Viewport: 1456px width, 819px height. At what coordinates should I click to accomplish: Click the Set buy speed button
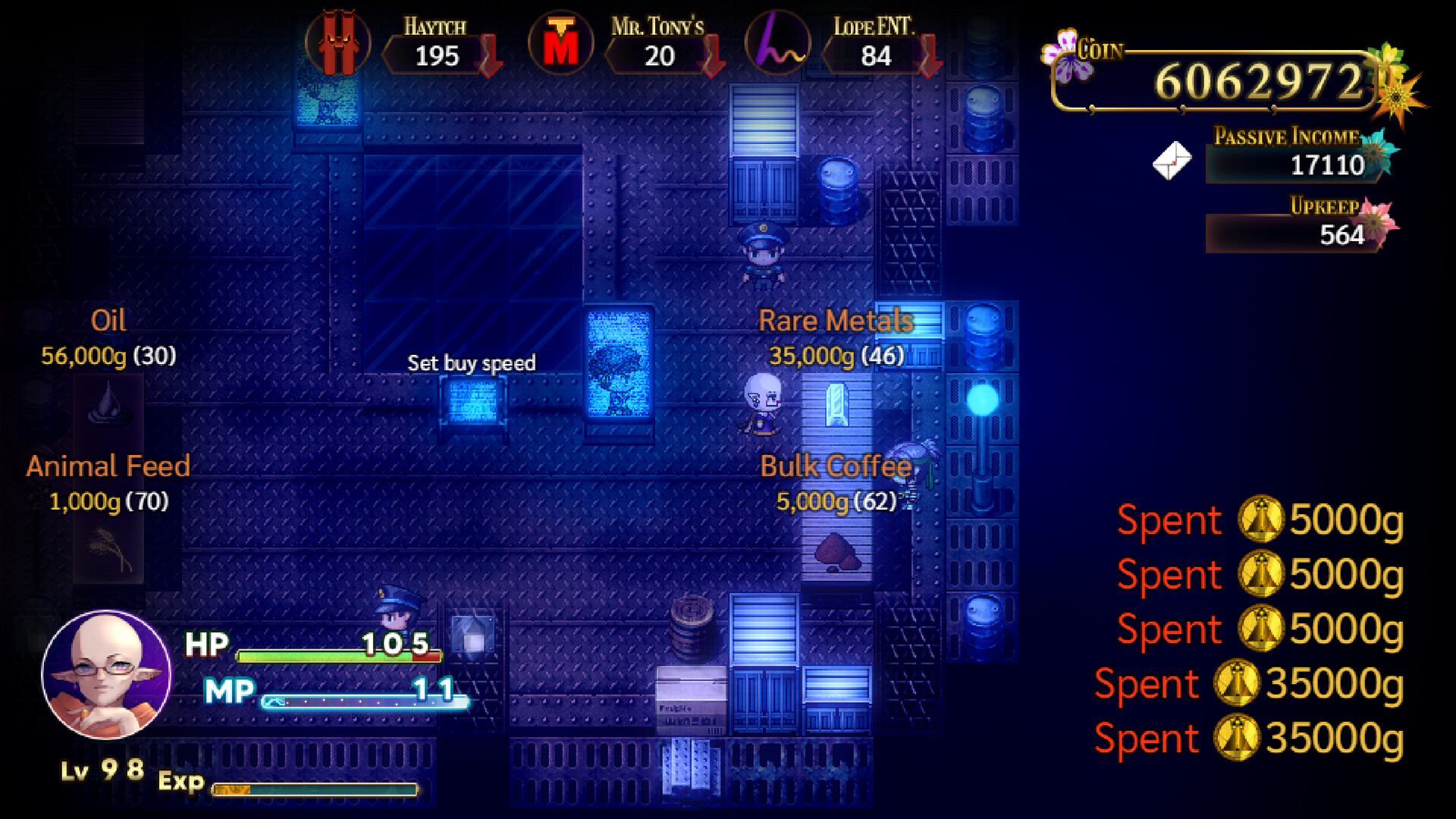pos(472,363)
